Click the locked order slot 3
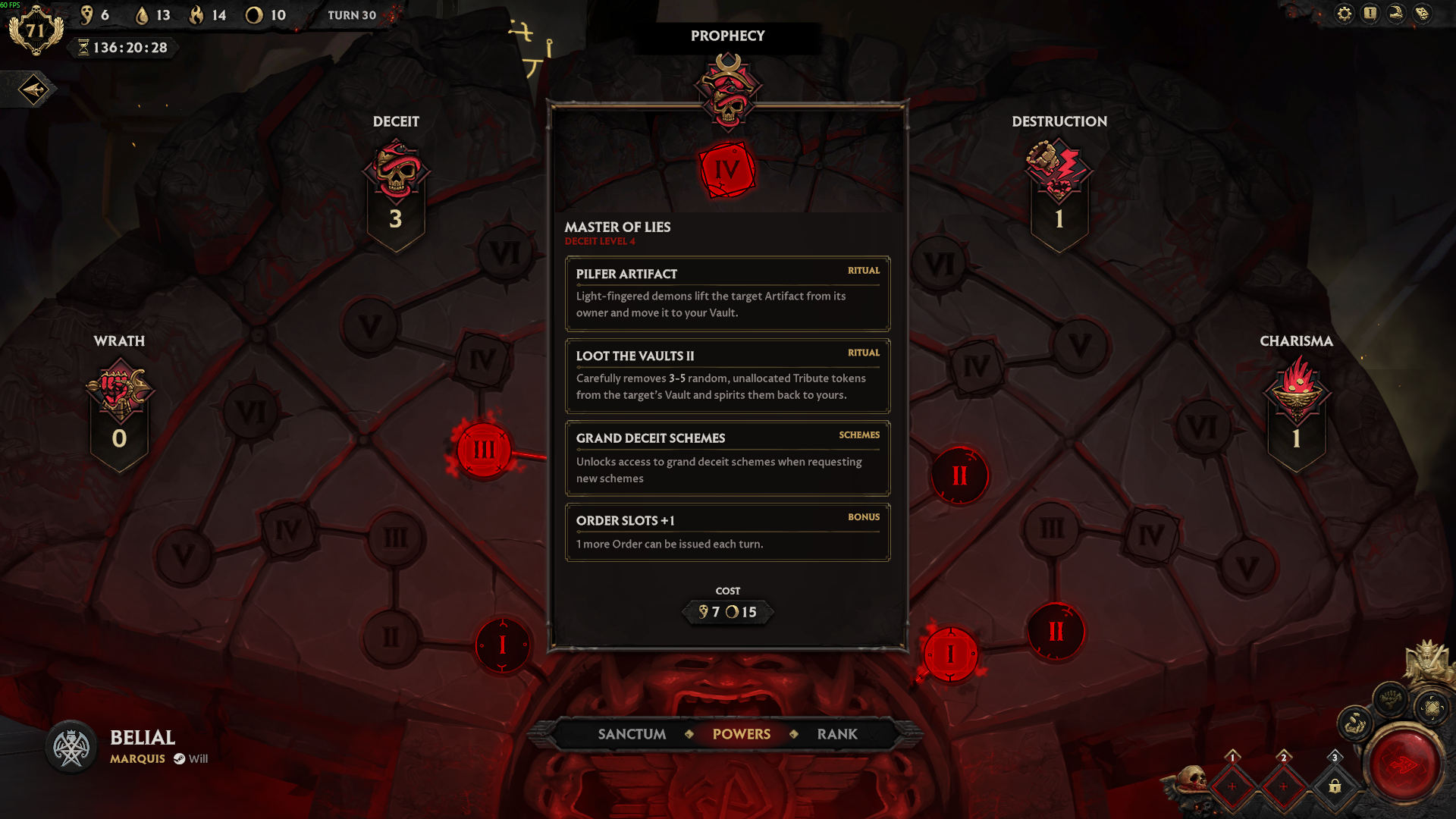This screenshot has width=1456, height=819. pyautogui.click(x=1335, y=786)
